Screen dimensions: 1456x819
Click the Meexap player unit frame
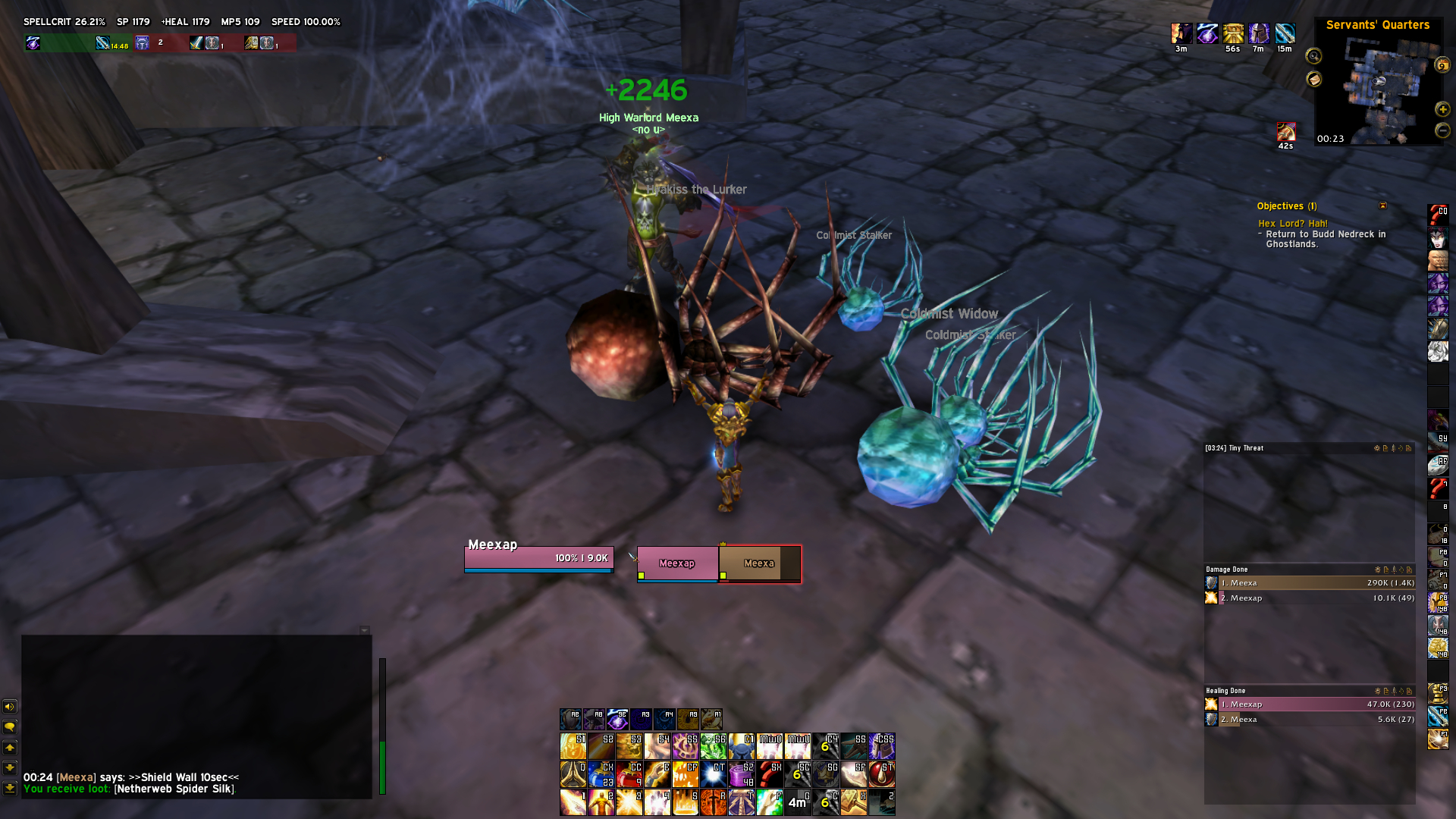point(538,559)
